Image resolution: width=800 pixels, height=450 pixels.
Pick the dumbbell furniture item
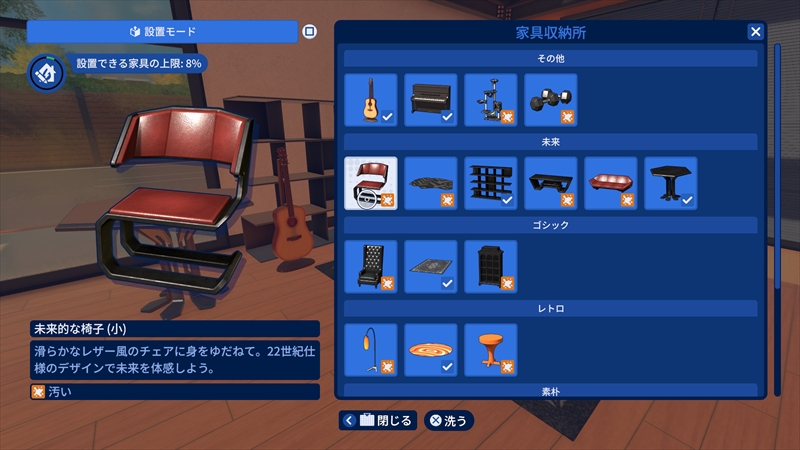tap(551, 99)
